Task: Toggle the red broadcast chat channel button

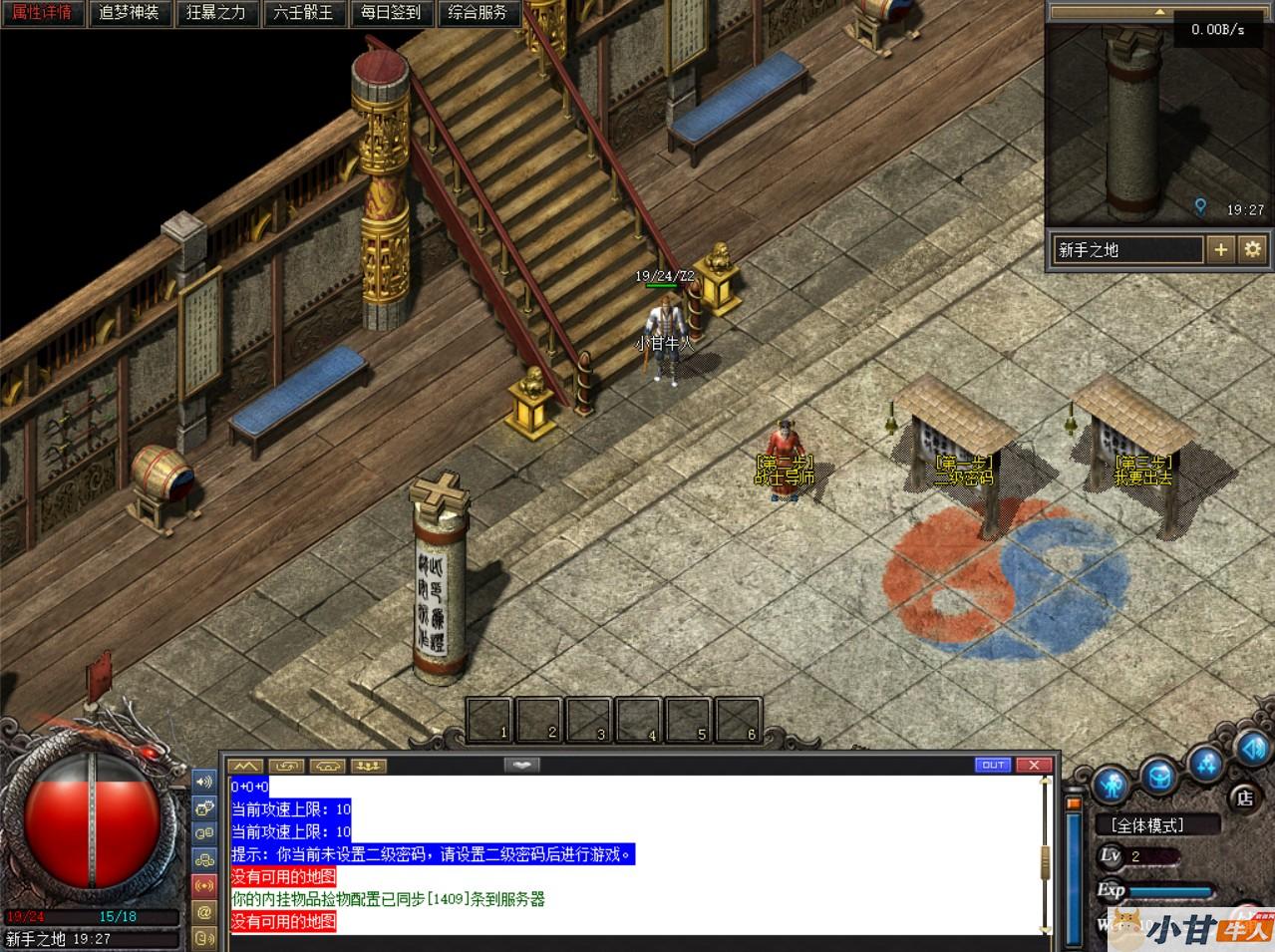Action: click(x=204, y=885)
